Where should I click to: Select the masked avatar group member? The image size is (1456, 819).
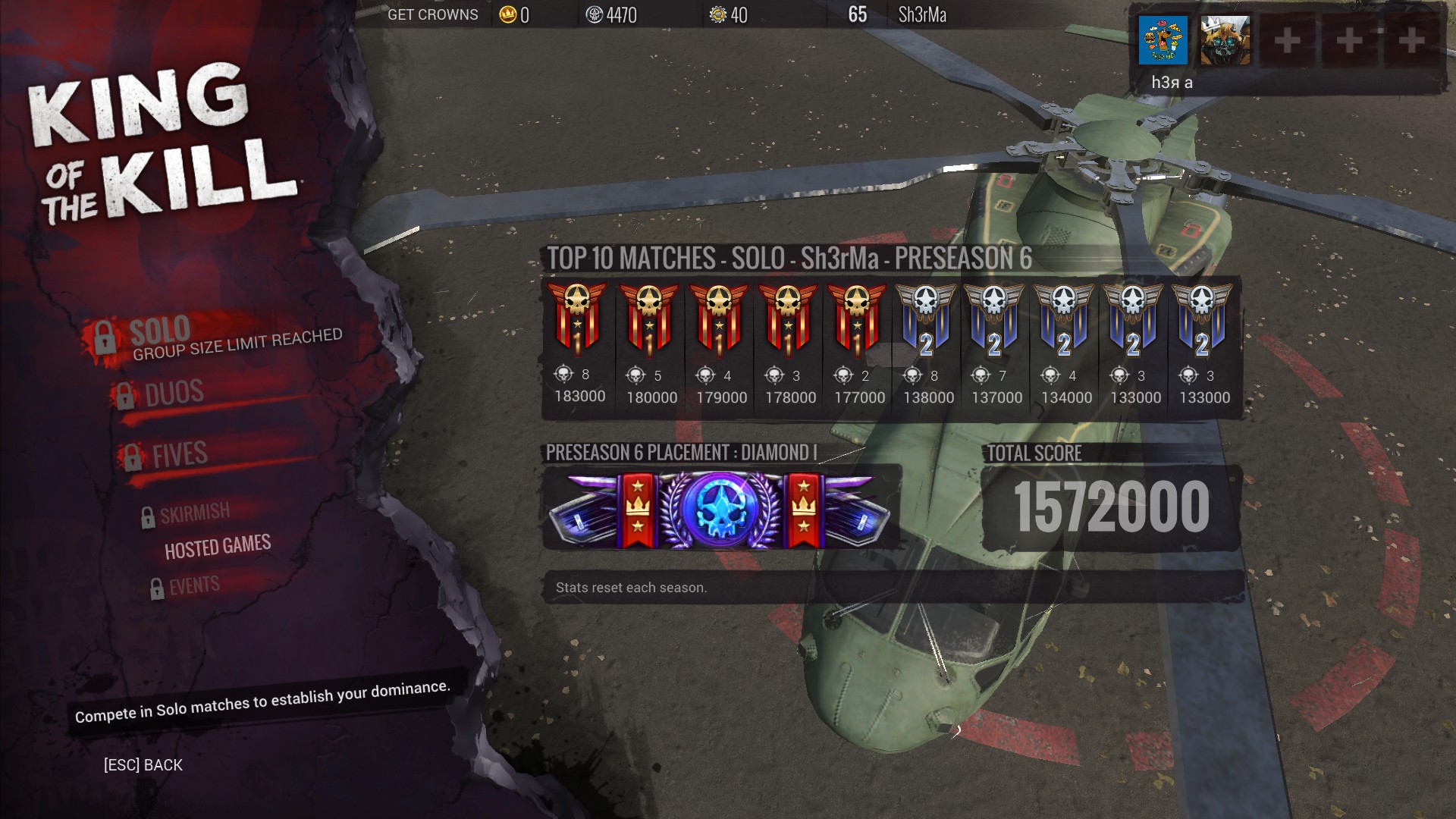tap(1225, 40)
